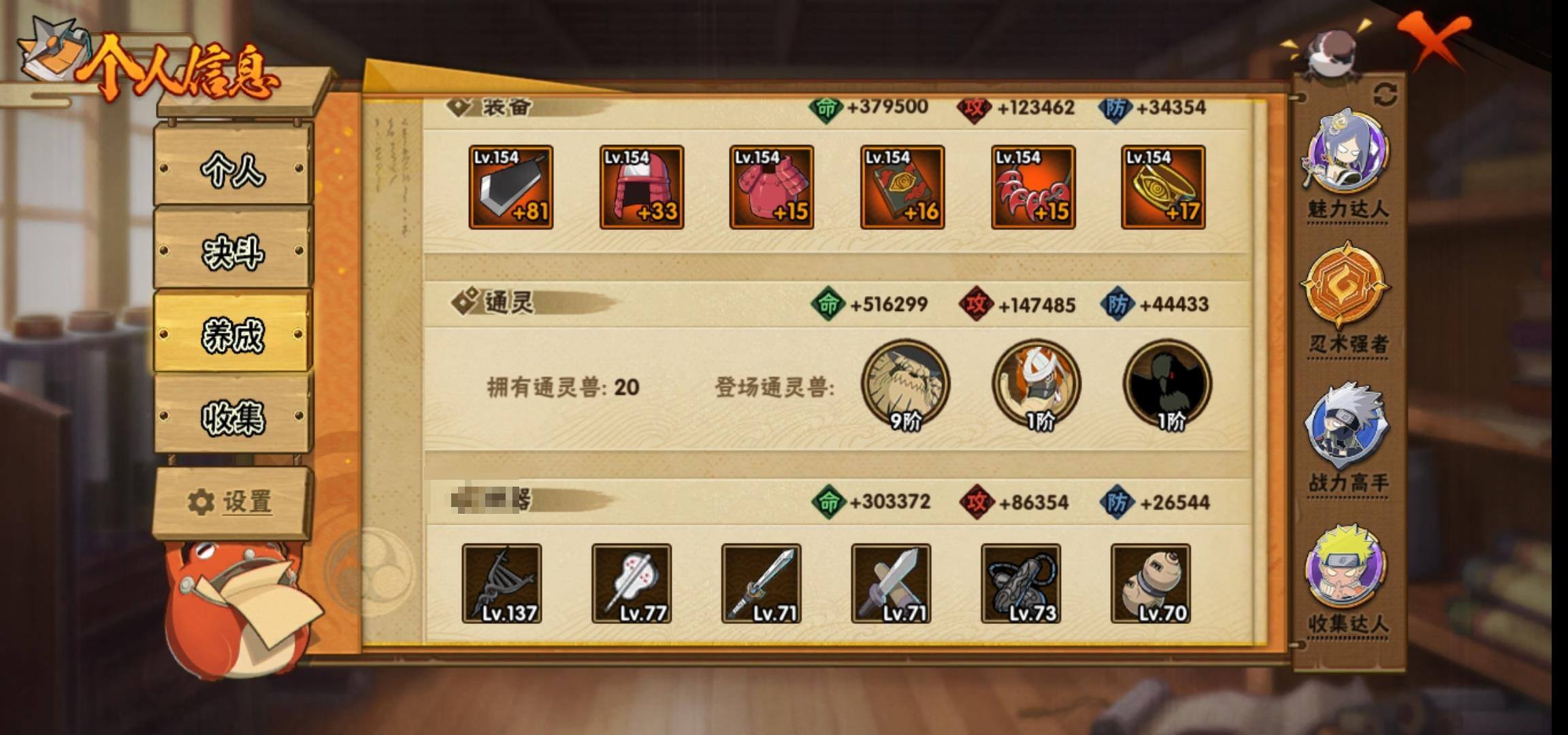
Task: Click the refresh arrows icon
Action: point(1385,95)
